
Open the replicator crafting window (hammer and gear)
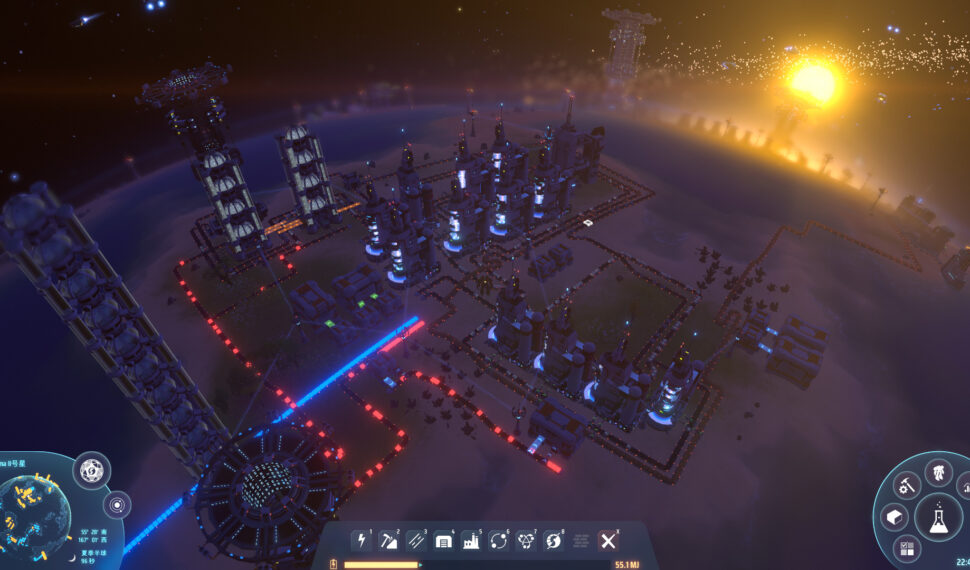tap(907, 486)
